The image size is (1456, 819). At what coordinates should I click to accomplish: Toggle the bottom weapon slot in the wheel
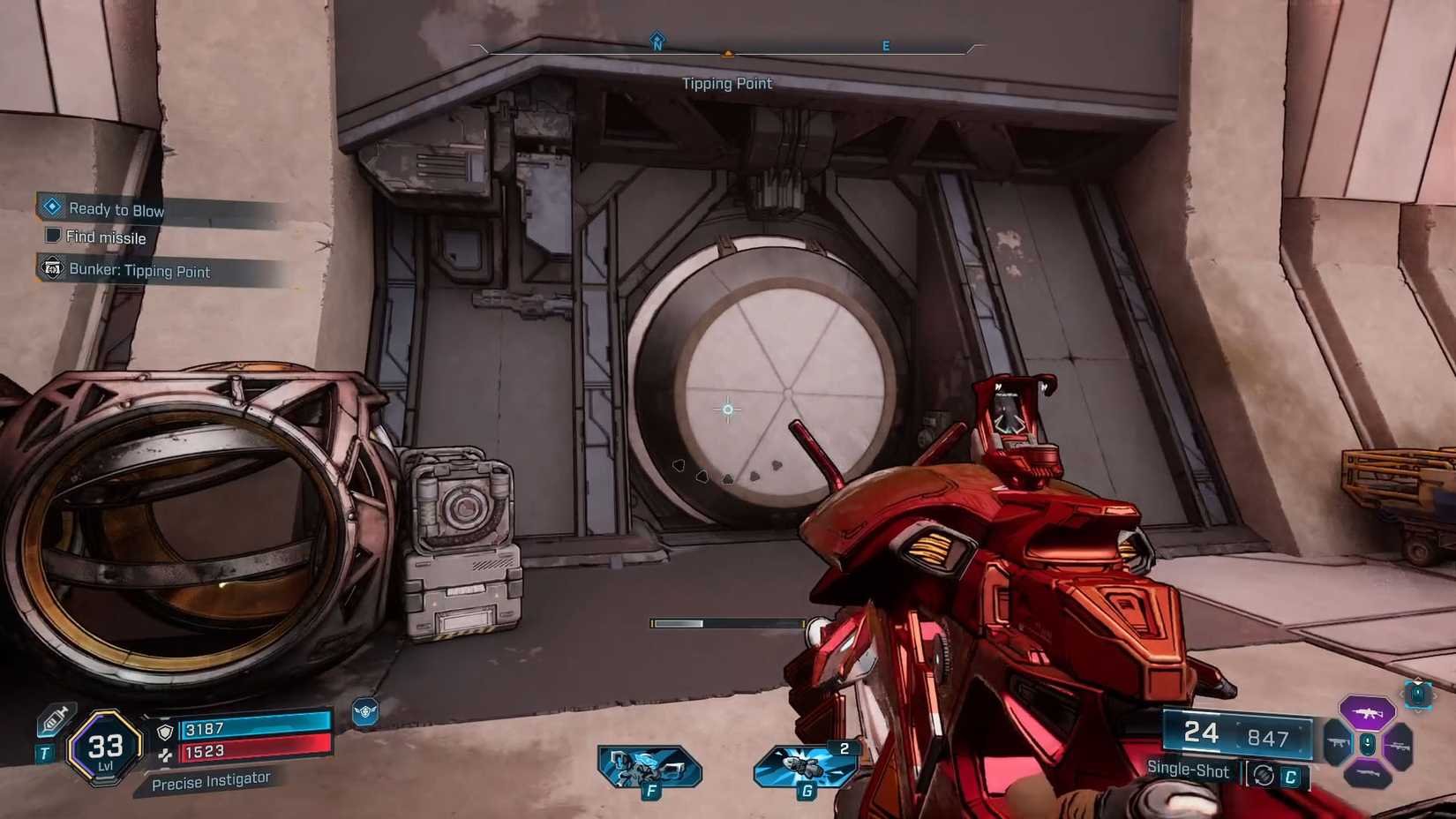pyautogui.click(x=1366, y=774)
